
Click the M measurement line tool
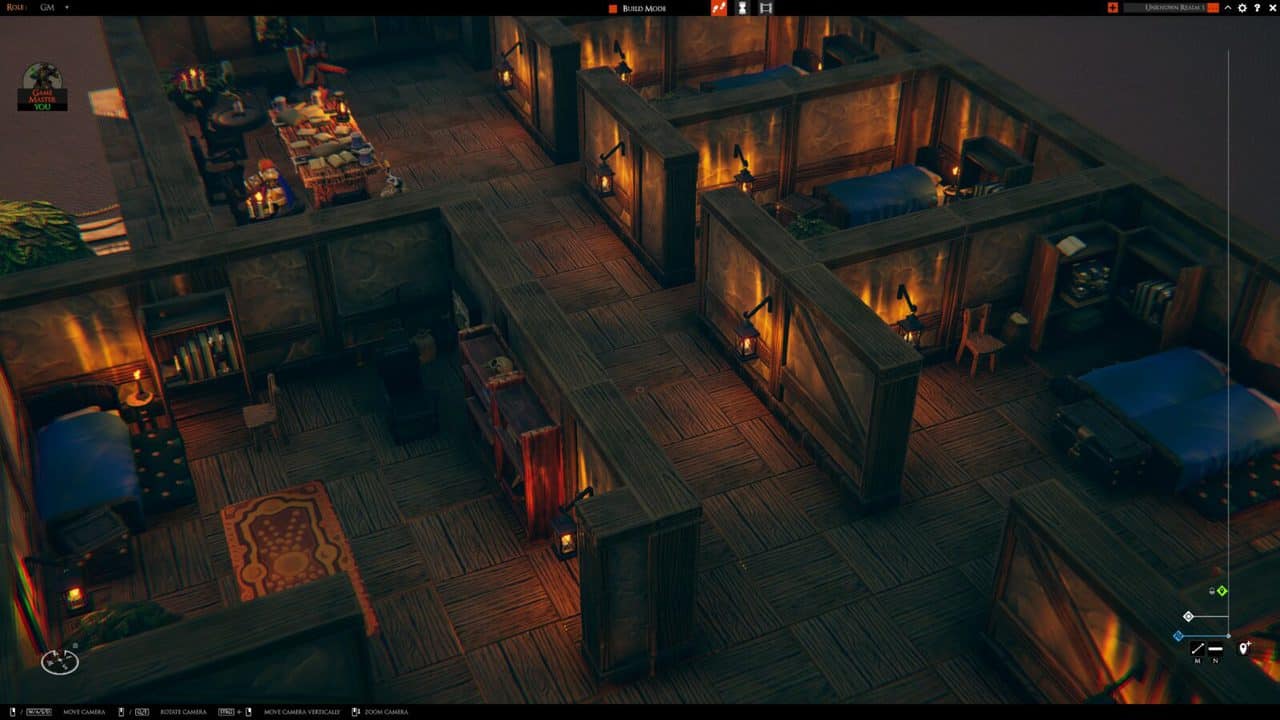click(x=1197, y=648)
